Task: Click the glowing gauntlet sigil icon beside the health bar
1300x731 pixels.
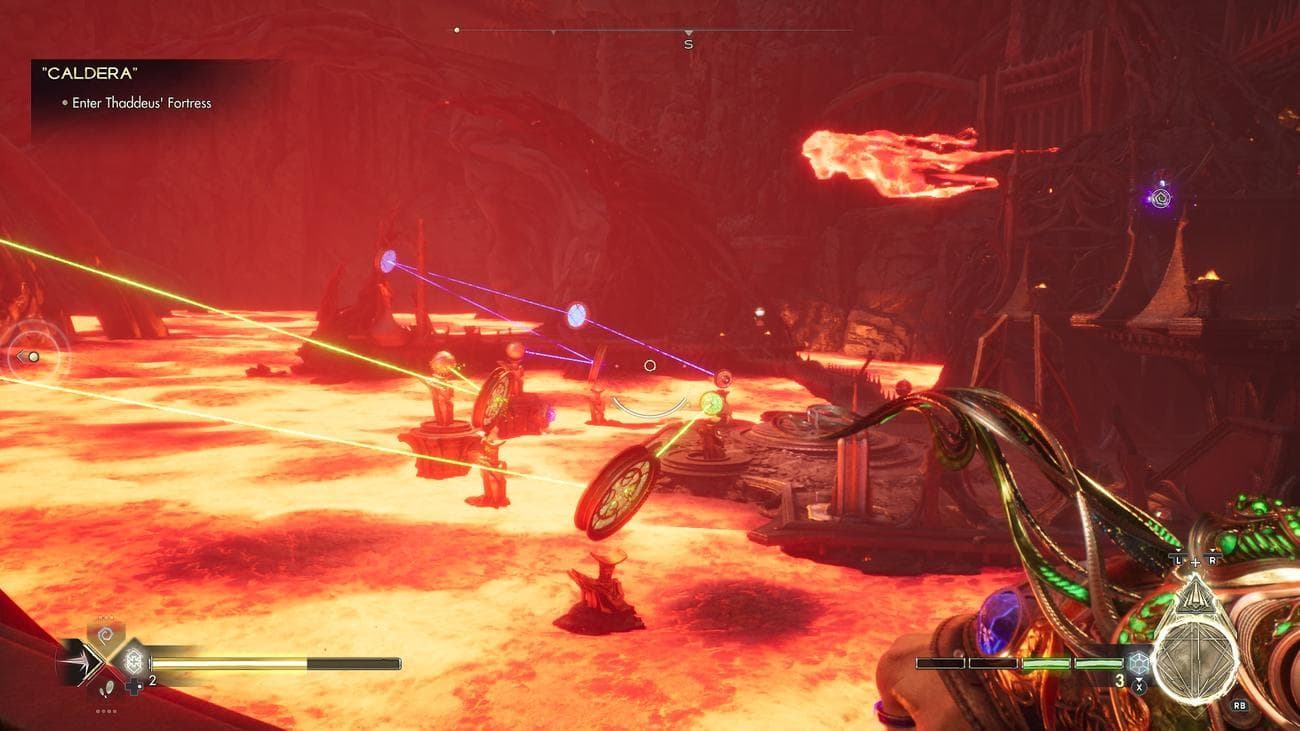Action: [133, 661]
